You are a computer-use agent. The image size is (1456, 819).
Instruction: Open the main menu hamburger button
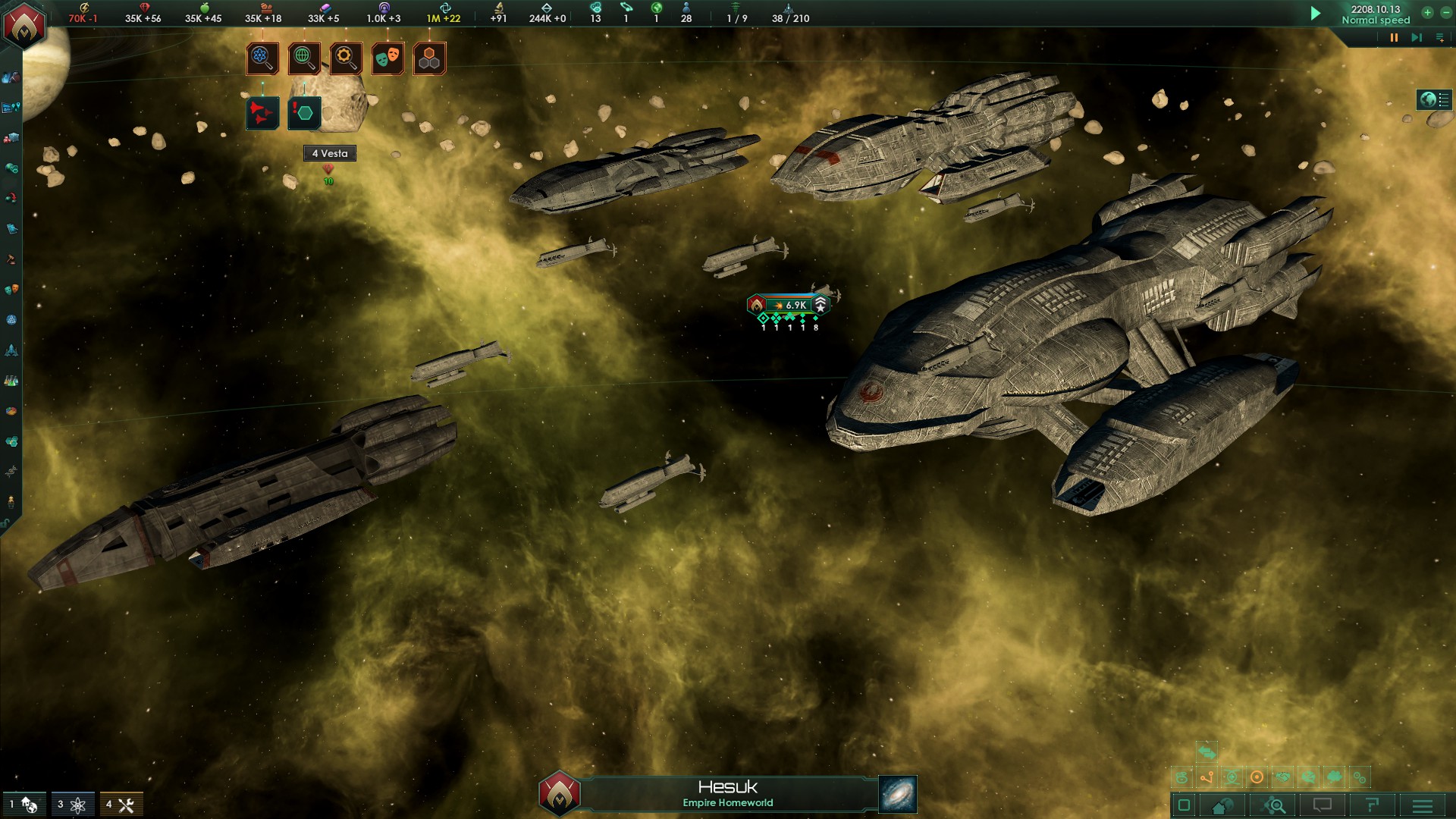(x=1423, y=805)
